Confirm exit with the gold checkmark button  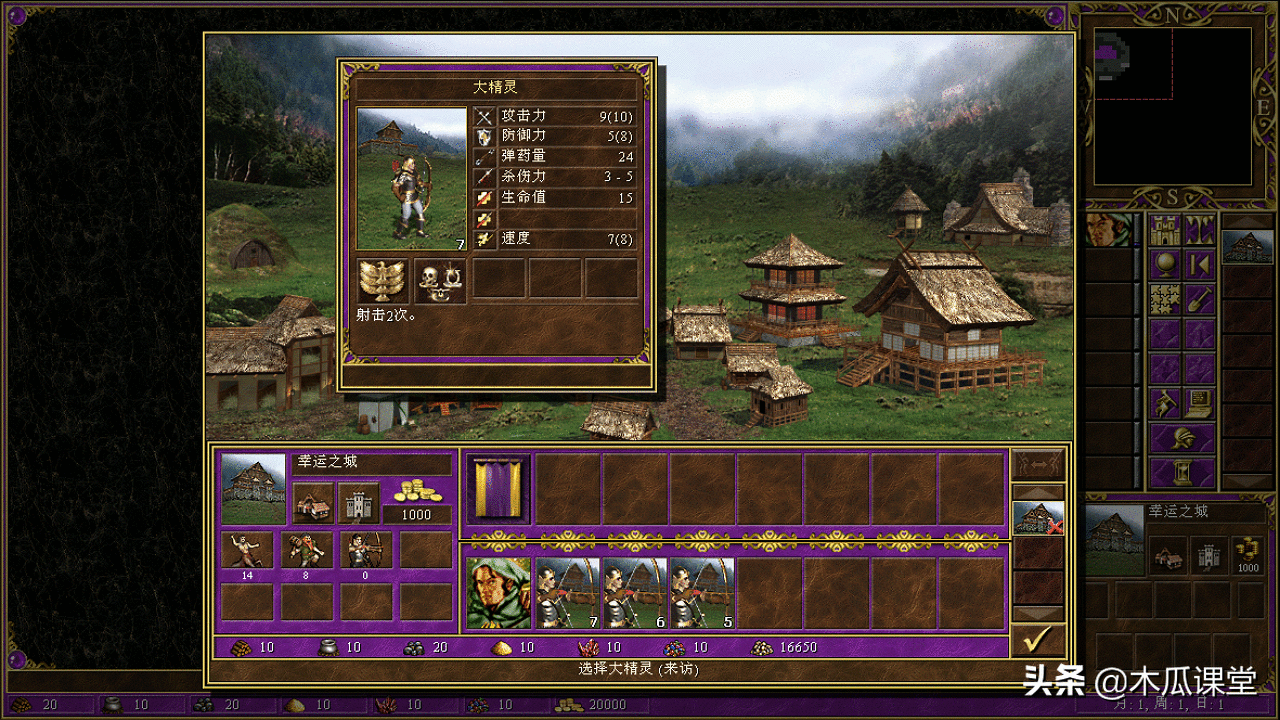coord(1037,639)
